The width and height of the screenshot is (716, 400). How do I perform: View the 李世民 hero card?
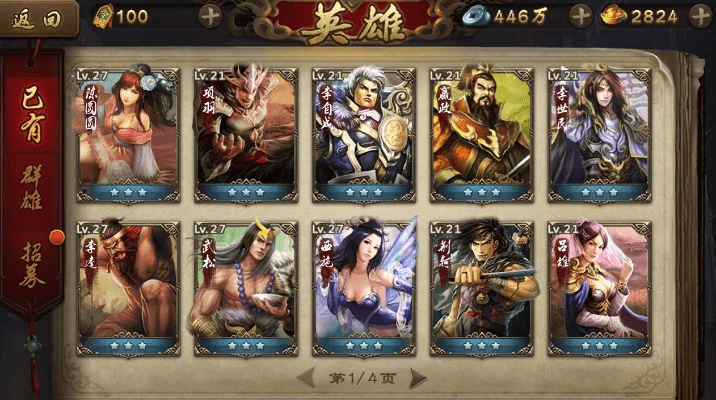pyautogui.click(x=599, y=135)
